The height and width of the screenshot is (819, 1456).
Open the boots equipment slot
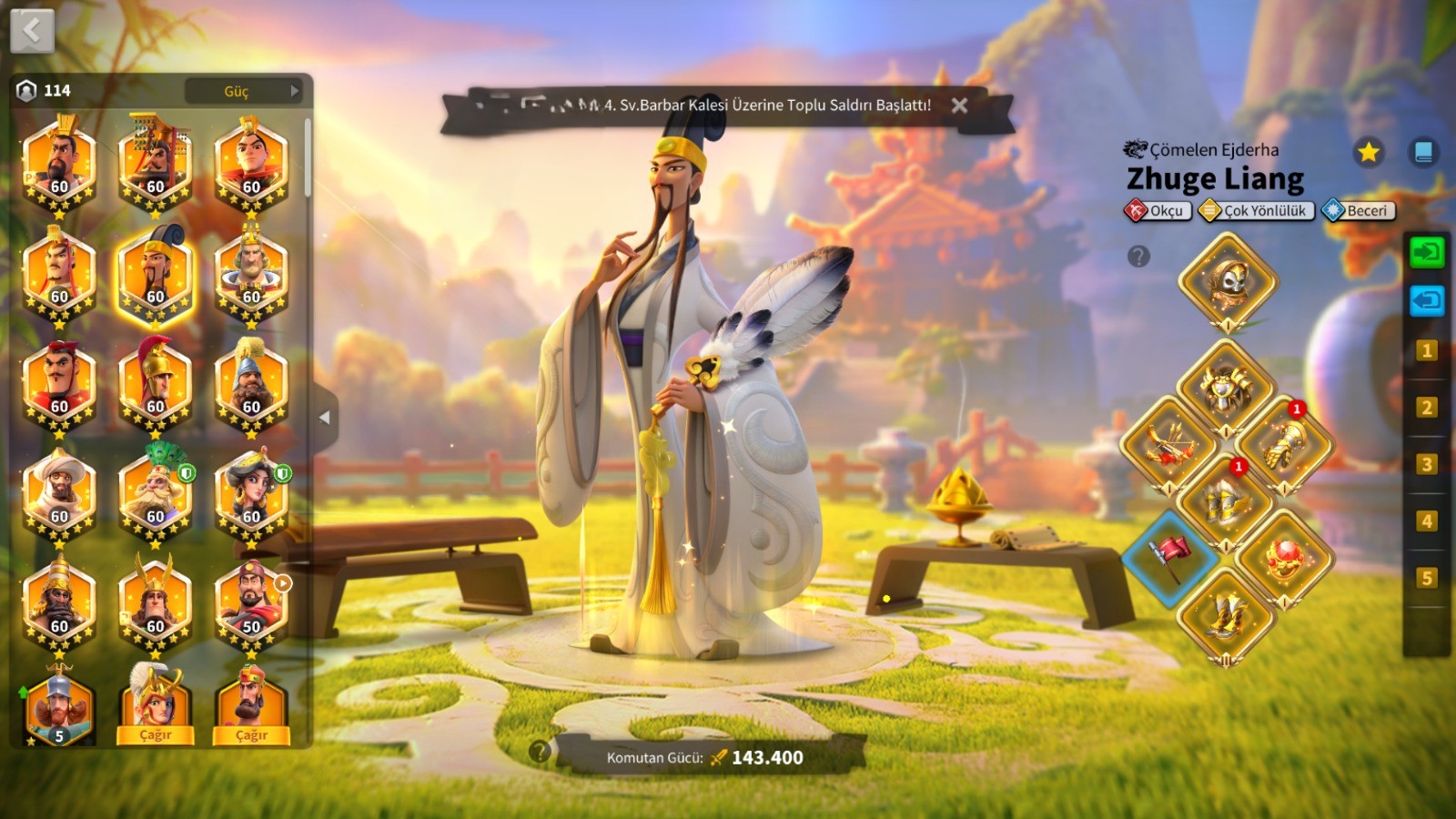coord(1227,616)
